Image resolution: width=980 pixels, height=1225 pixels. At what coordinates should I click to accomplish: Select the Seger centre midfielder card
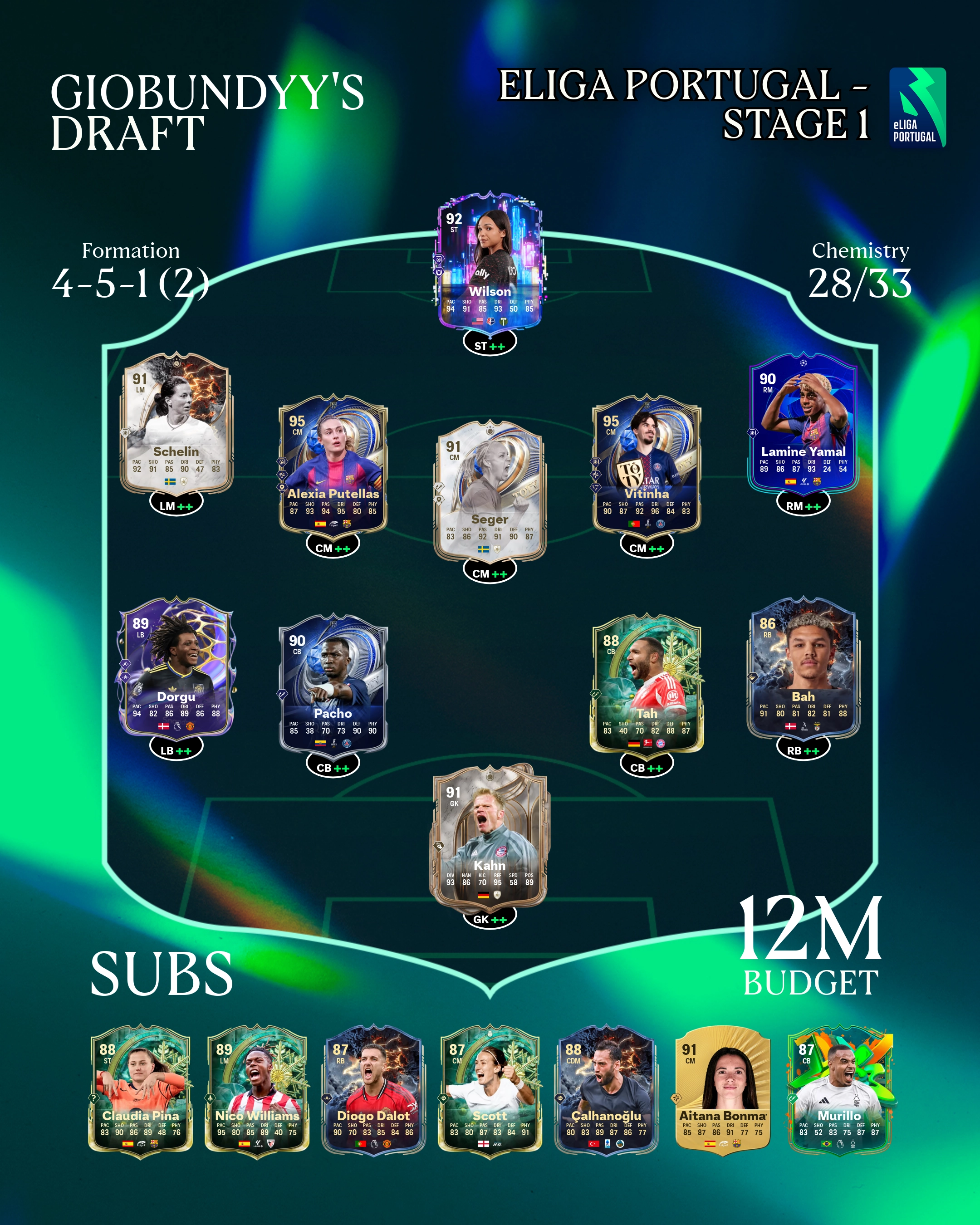[x=490, y=491]
